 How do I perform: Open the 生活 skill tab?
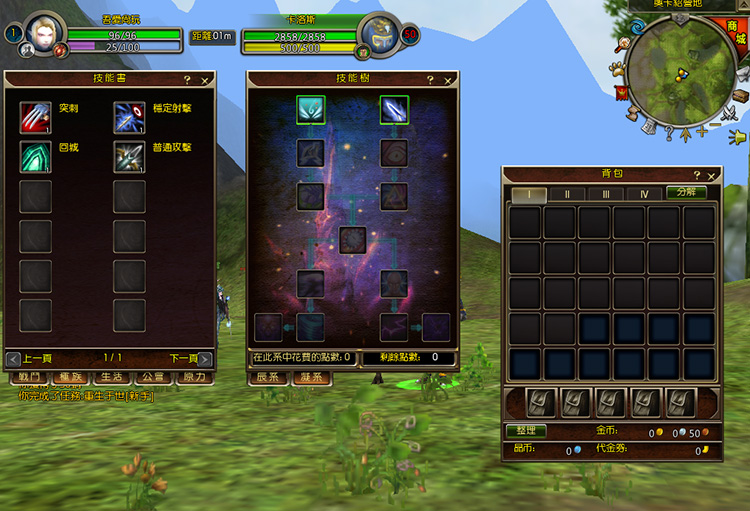point(111,377)
